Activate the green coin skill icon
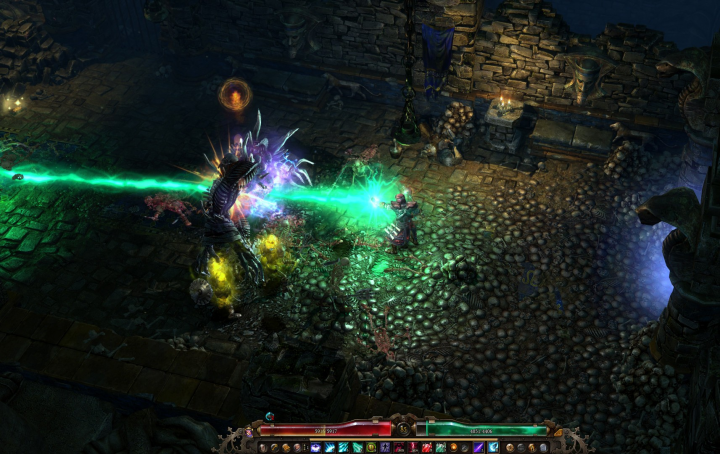720x454 pixels. click(x=371, y=447)
